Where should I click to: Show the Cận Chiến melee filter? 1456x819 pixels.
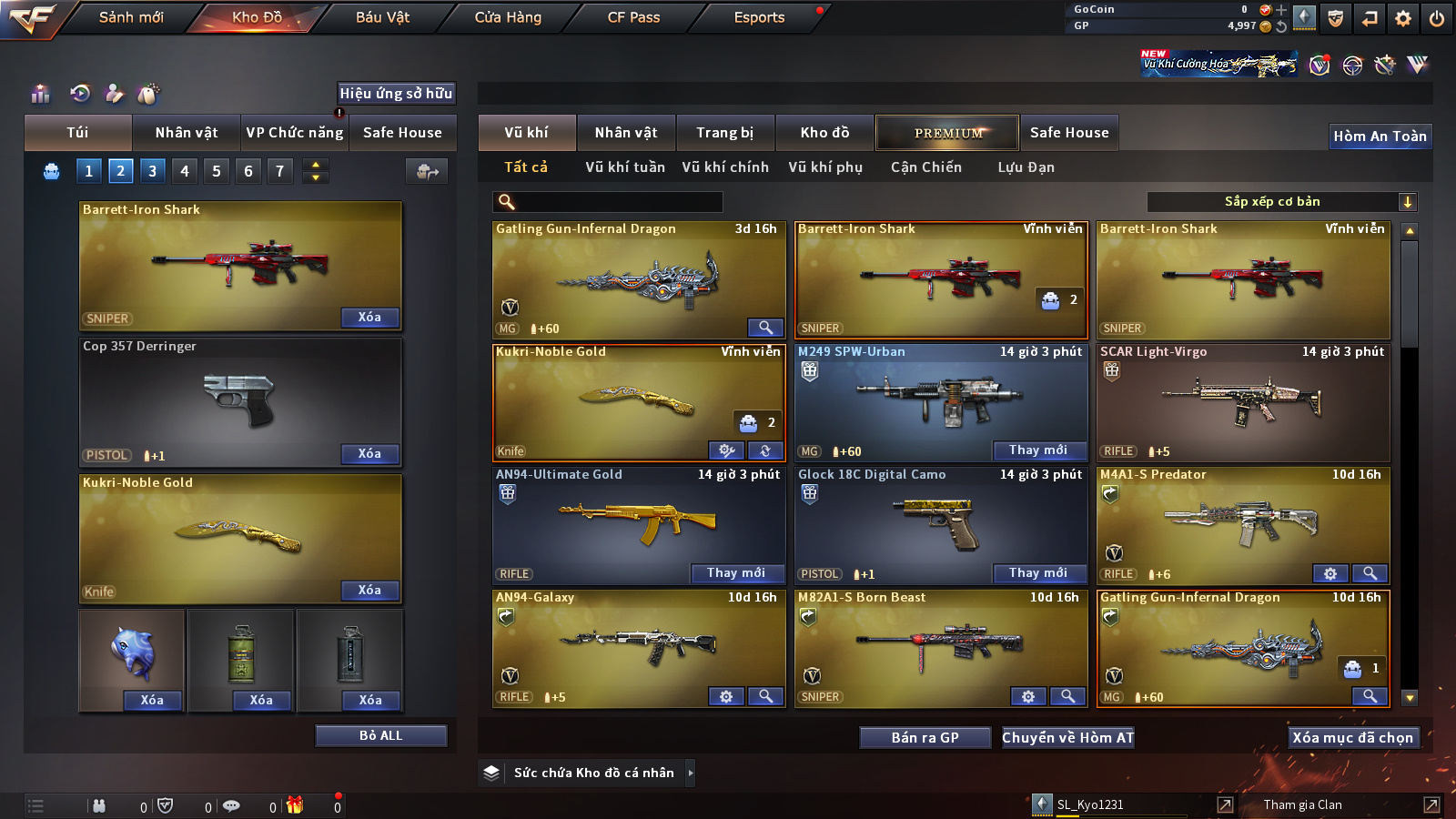[x=925, y=167]
